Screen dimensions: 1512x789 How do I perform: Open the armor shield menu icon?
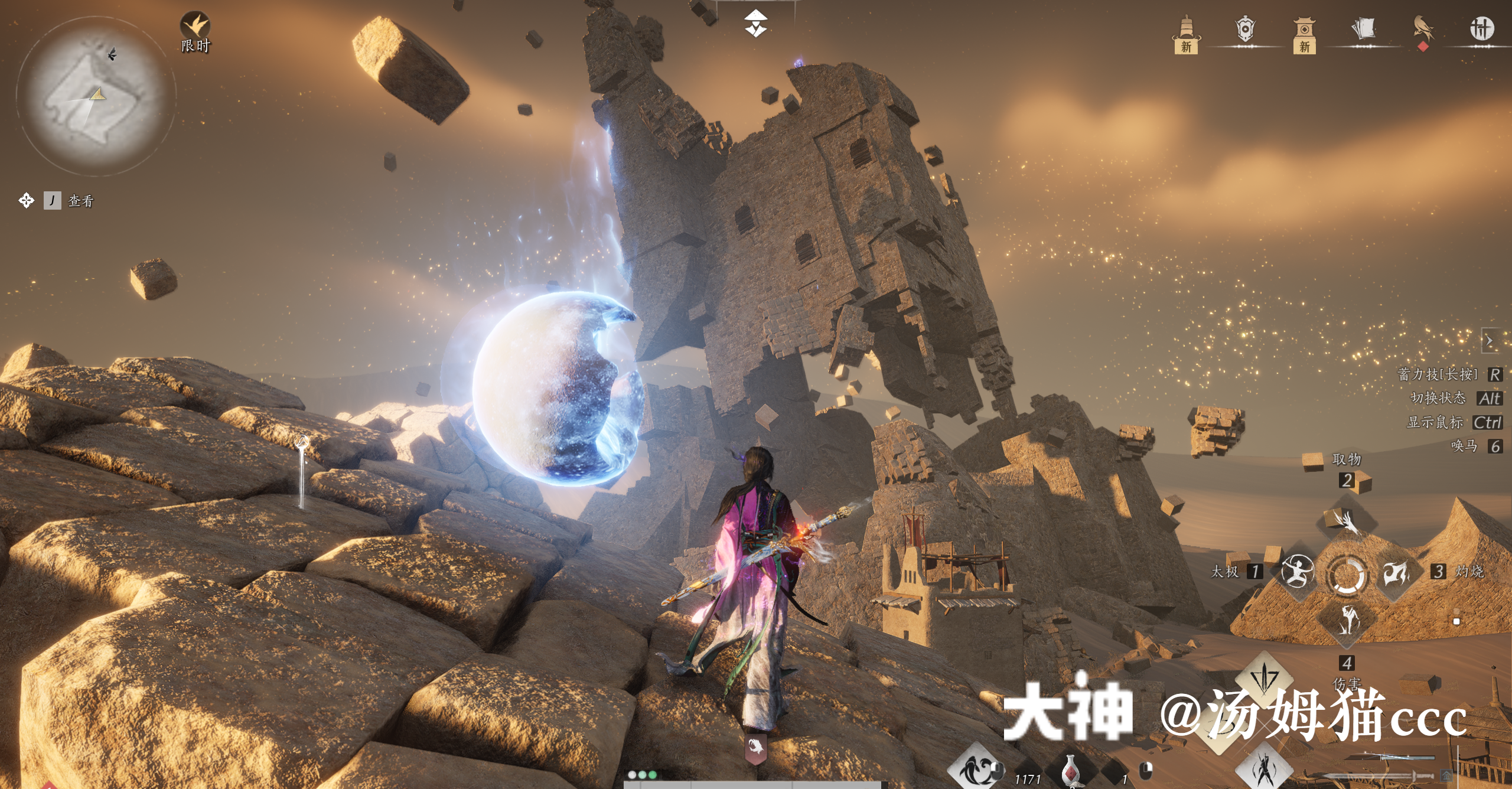1244,30
